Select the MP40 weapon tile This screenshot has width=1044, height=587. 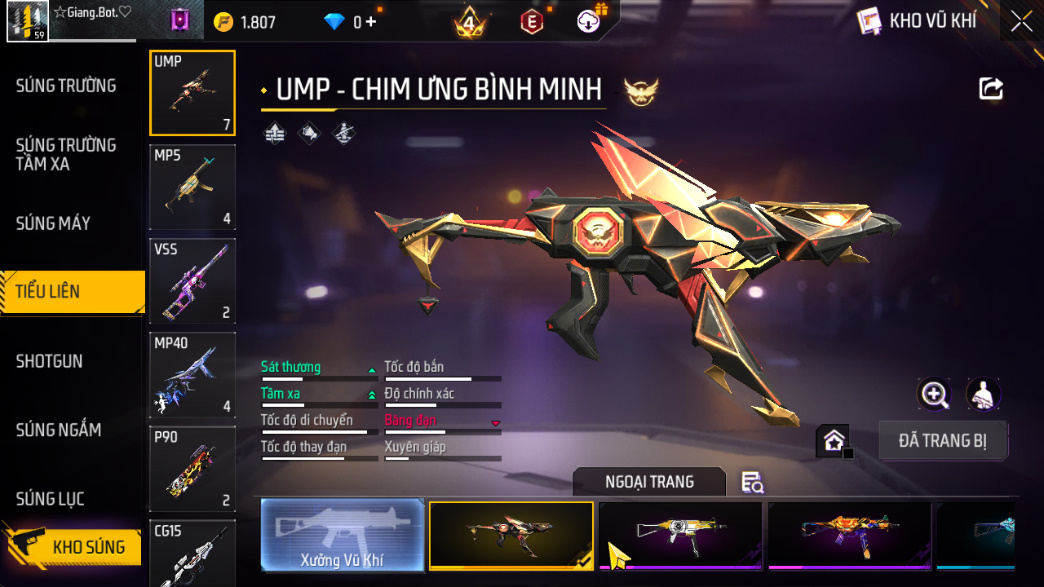click(193, 375)
